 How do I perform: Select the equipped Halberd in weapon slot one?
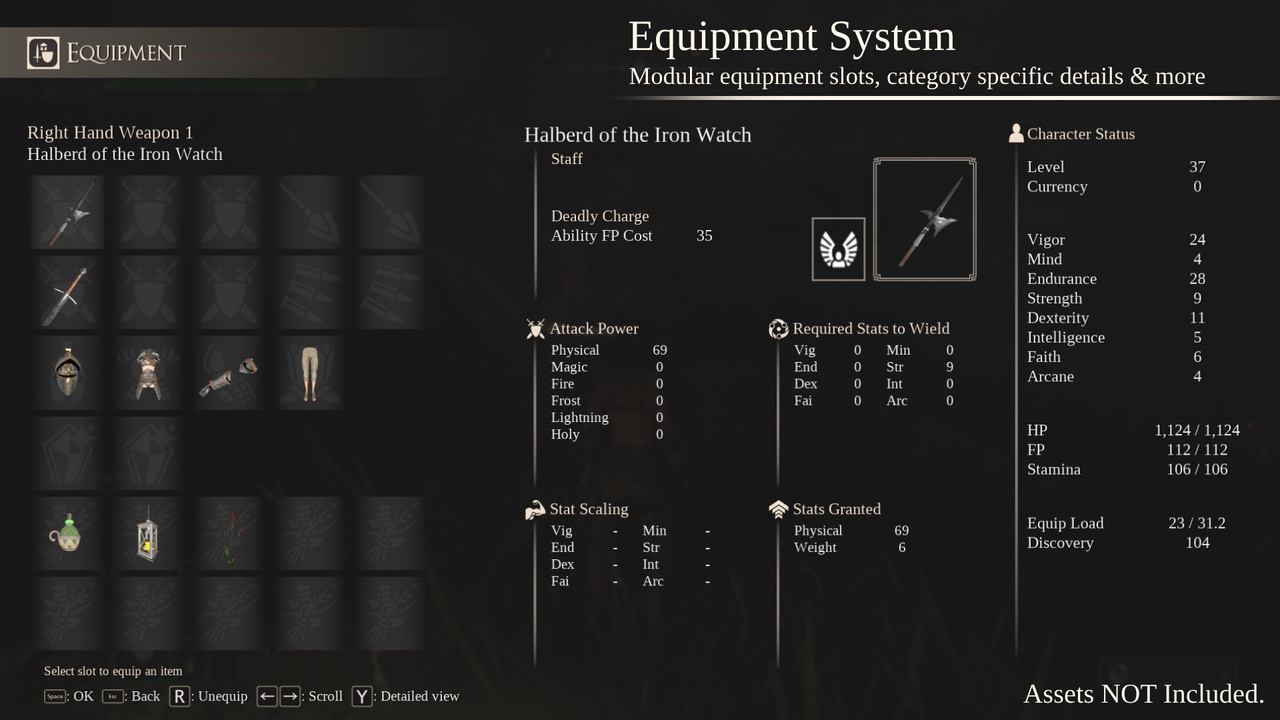tap(67, 211)
